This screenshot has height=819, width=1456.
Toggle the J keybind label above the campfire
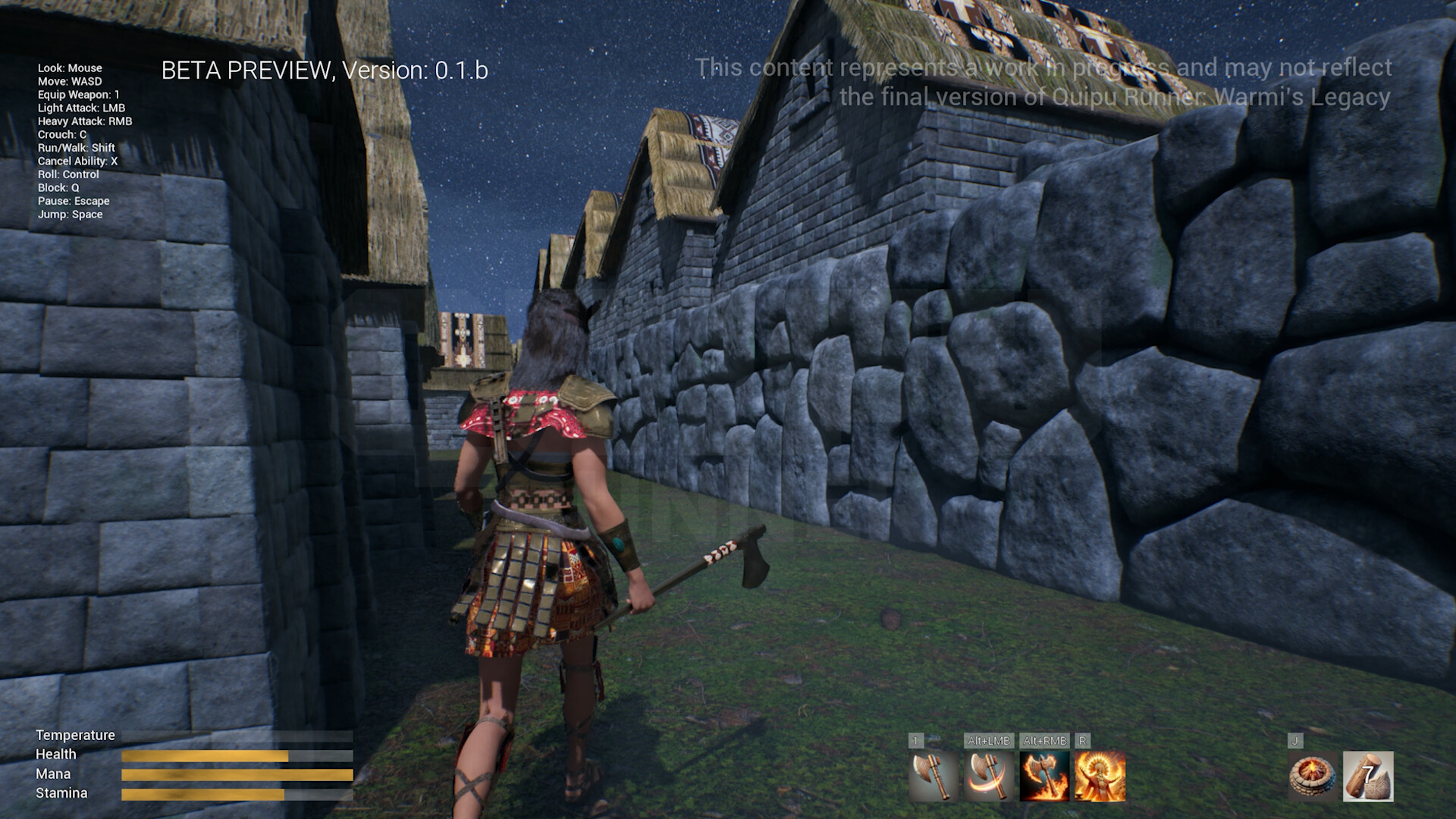pos(1295,742)
